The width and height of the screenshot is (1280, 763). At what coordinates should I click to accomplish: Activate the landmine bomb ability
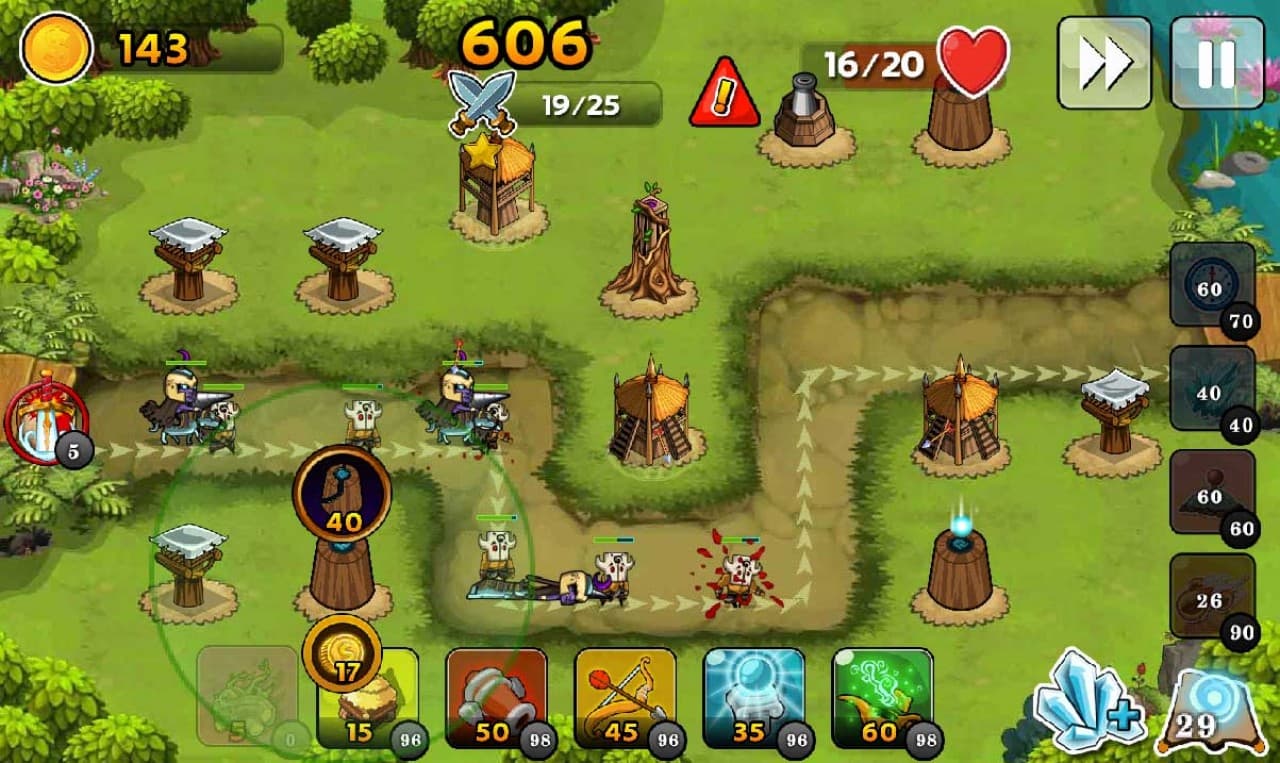pyautogui.click(x=1211, y=492)
